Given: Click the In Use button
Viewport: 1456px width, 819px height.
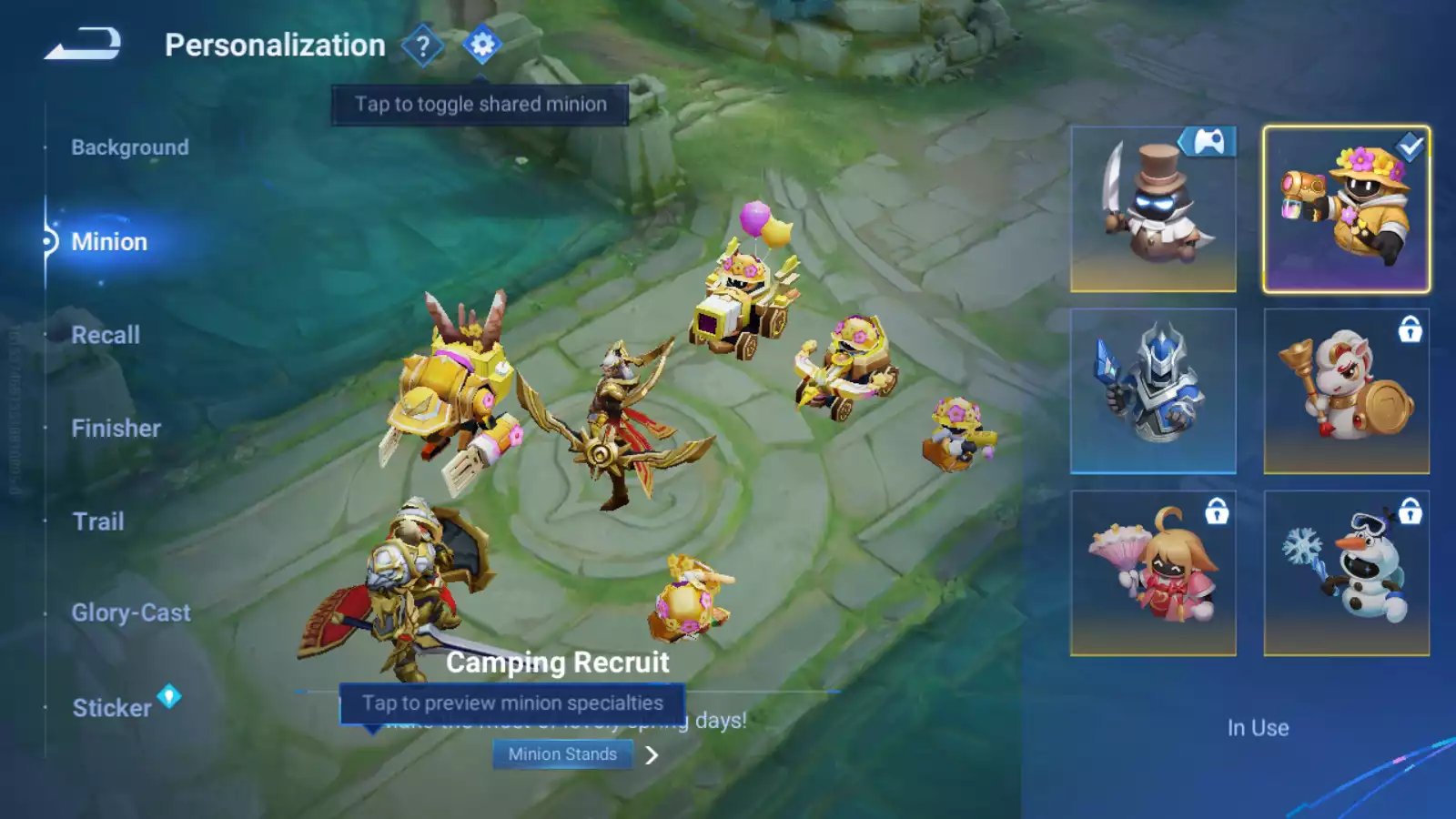Looking at the screenshot, I should pos(1258,728).
